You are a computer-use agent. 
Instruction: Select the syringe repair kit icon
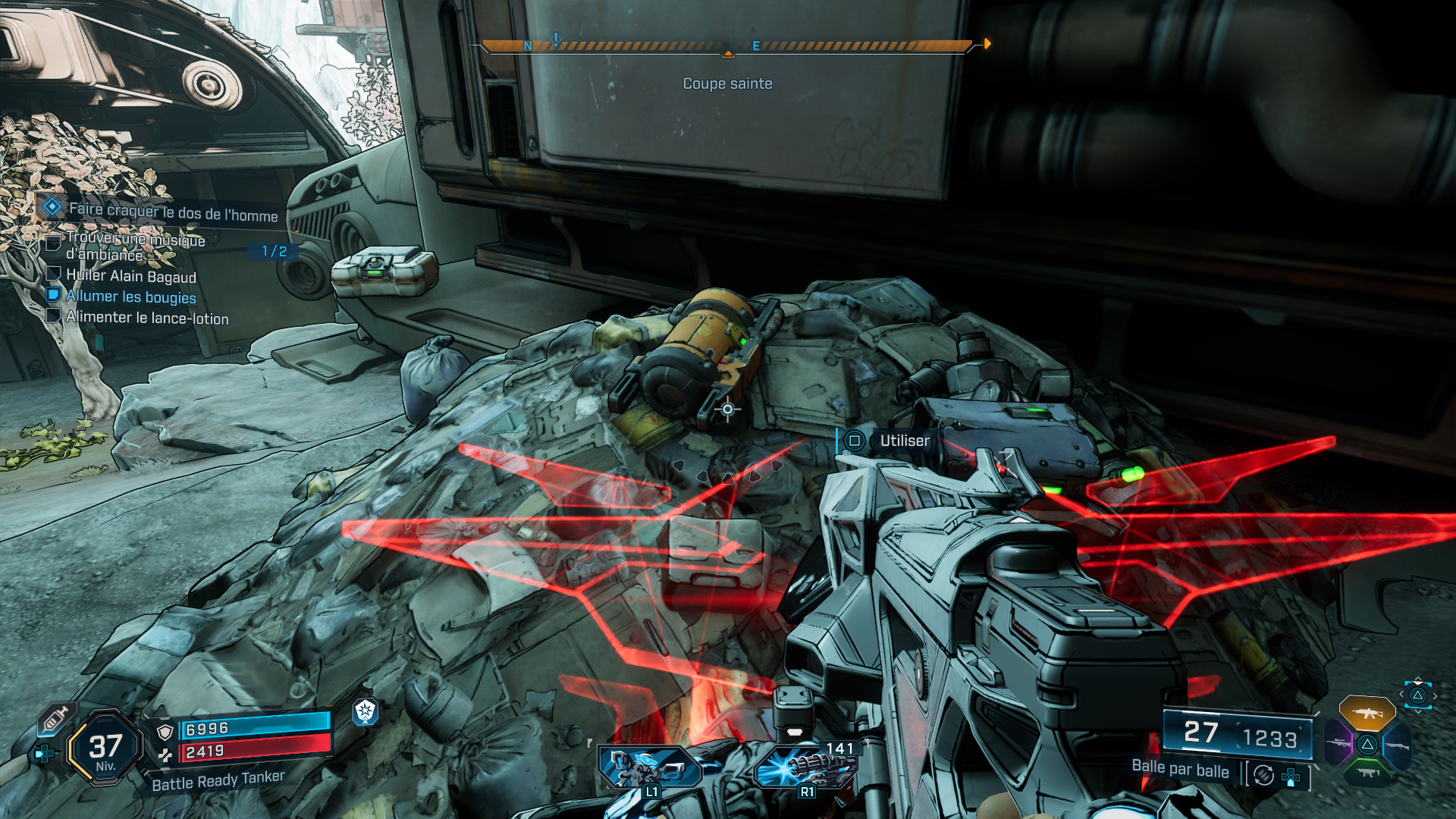(55, 717)
